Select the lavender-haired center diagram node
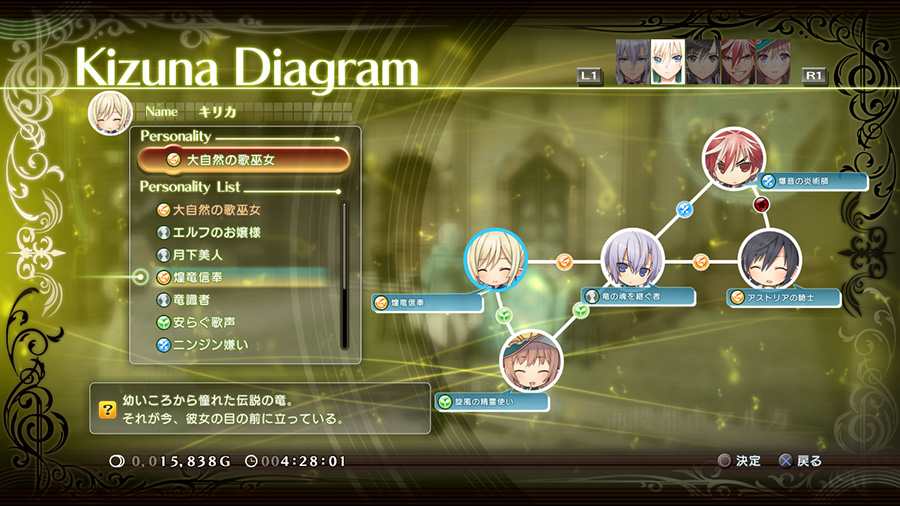The width and height of the screenshot is (900, 506). click(x=633, y=261)
